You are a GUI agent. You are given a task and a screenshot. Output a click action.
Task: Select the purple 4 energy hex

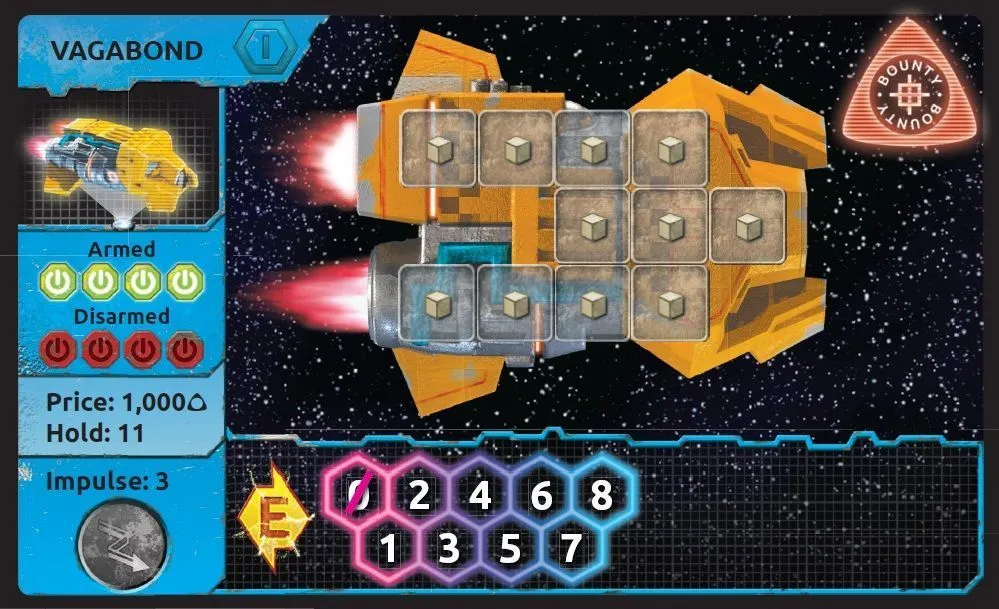[480, 494]
